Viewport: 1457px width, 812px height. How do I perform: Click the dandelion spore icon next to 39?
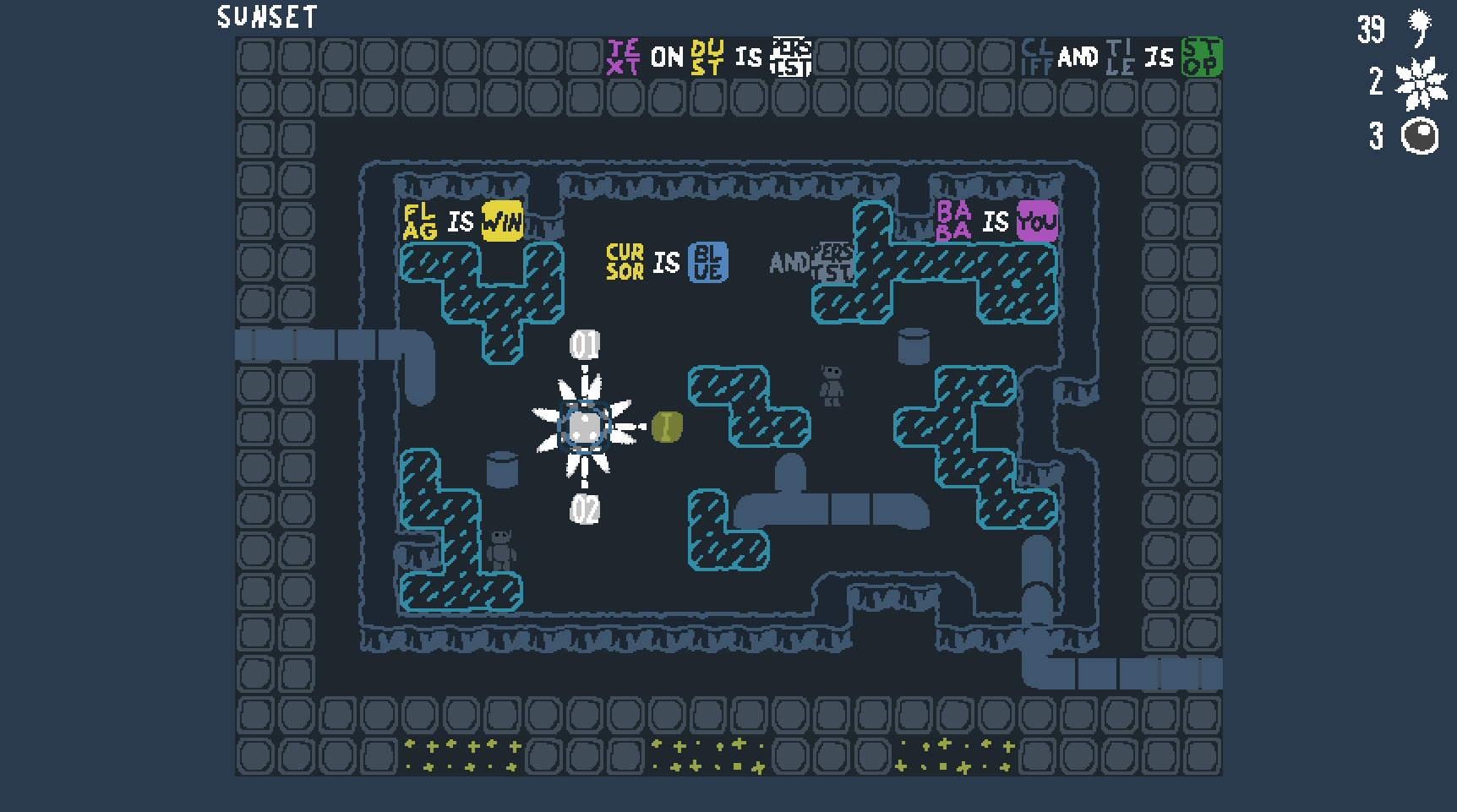point(1418,27)
